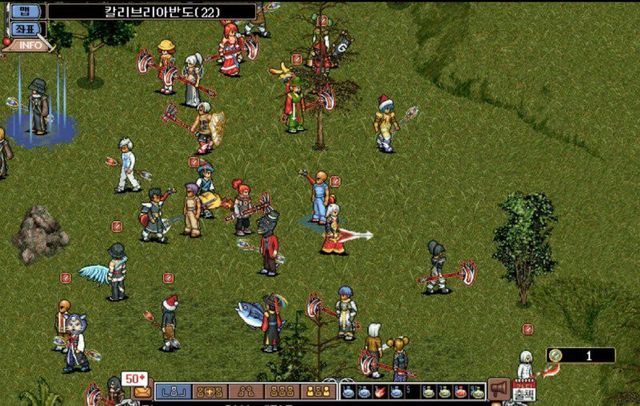This screenshot has width=640, height=406.
Task: Open the 출석 attendance calendar
Action: coord(523,390)
